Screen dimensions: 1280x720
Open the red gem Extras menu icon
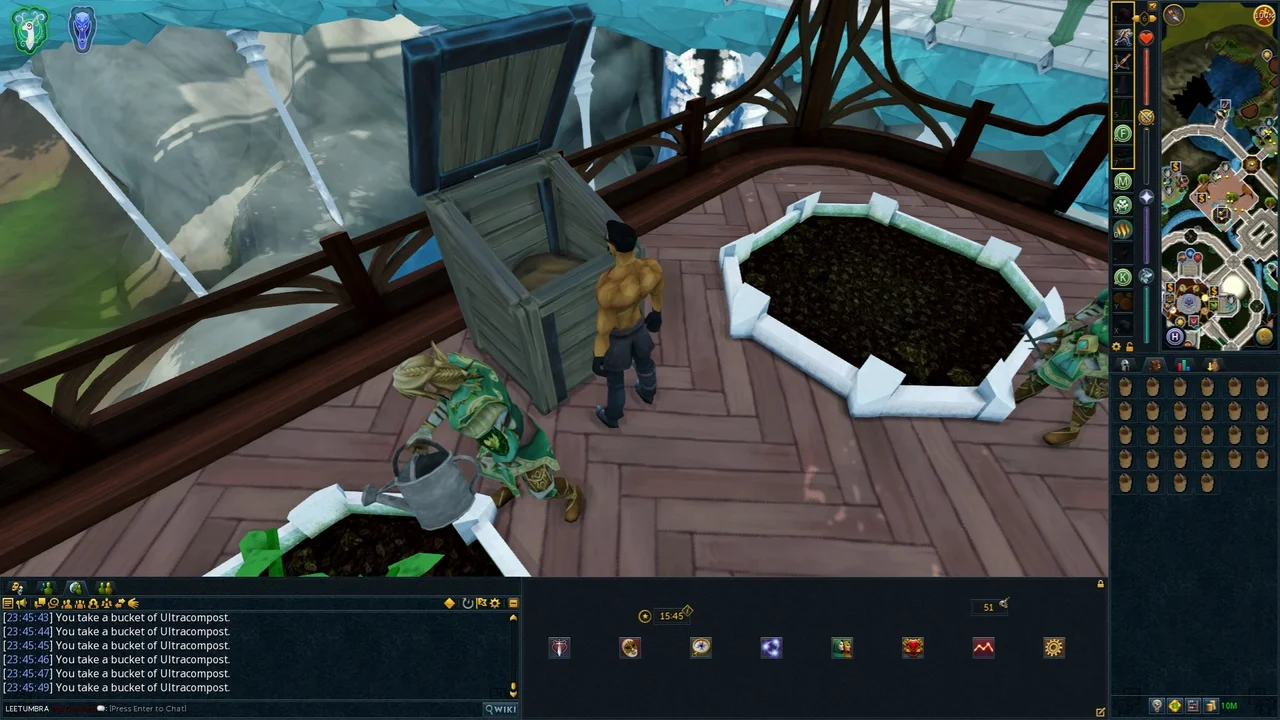[912, 648]
